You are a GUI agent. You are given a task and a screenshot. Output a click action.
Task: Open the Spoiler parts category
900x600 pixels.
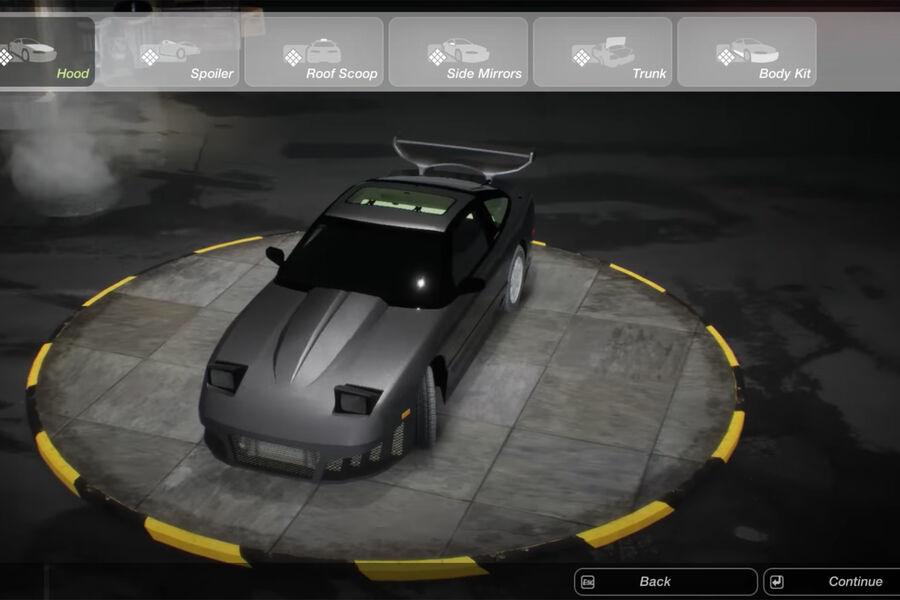click(x=170, y=52)
